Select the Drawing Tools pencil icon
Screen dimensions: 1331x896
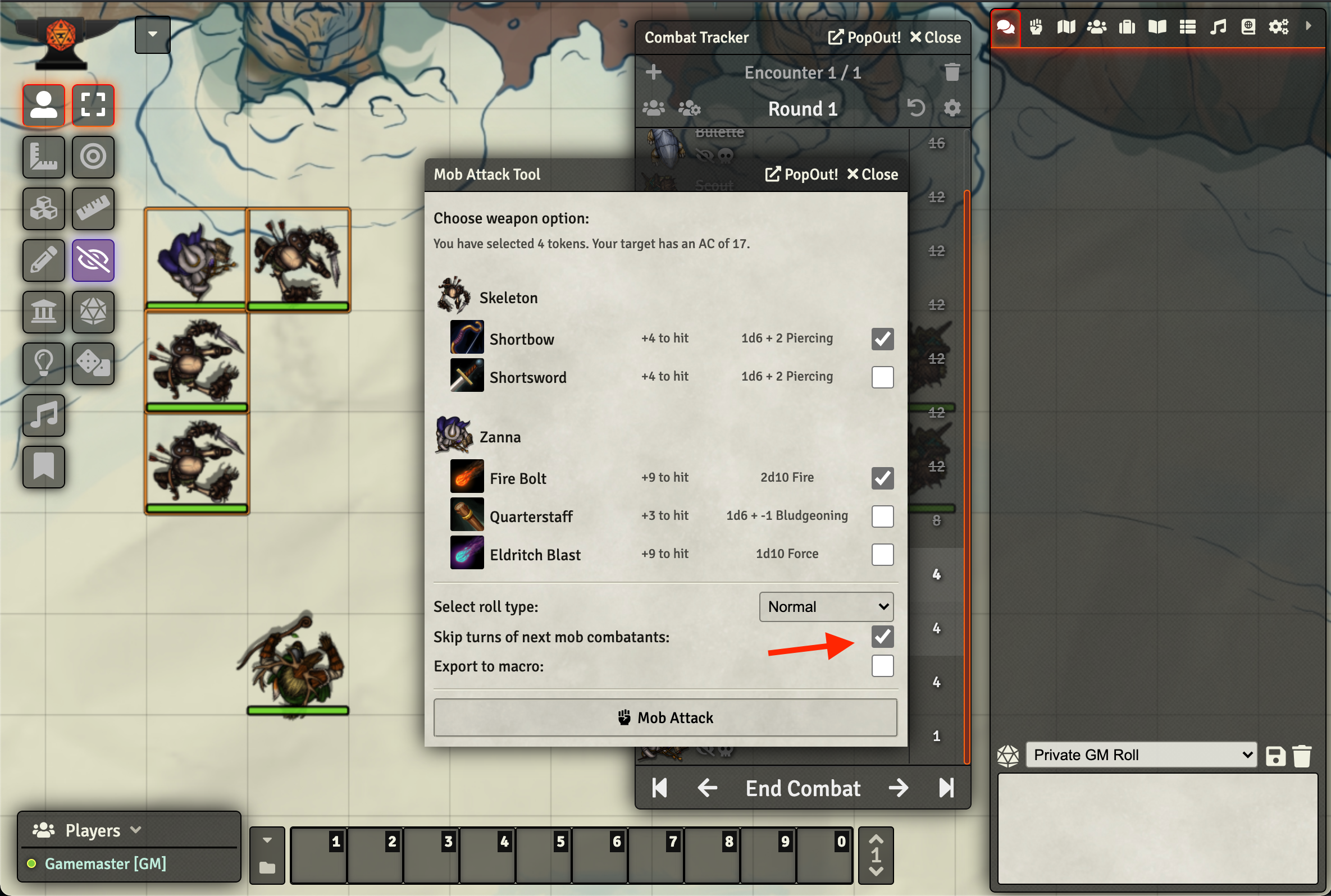[43, 260]
